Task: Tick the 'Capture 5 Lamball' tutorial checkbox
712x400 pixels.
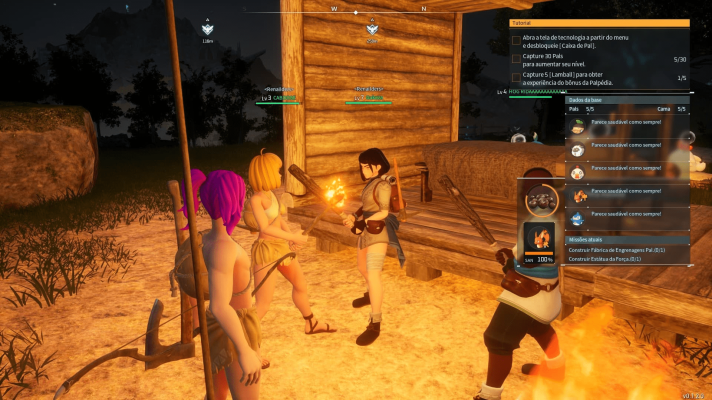Action: pos(516,77)
